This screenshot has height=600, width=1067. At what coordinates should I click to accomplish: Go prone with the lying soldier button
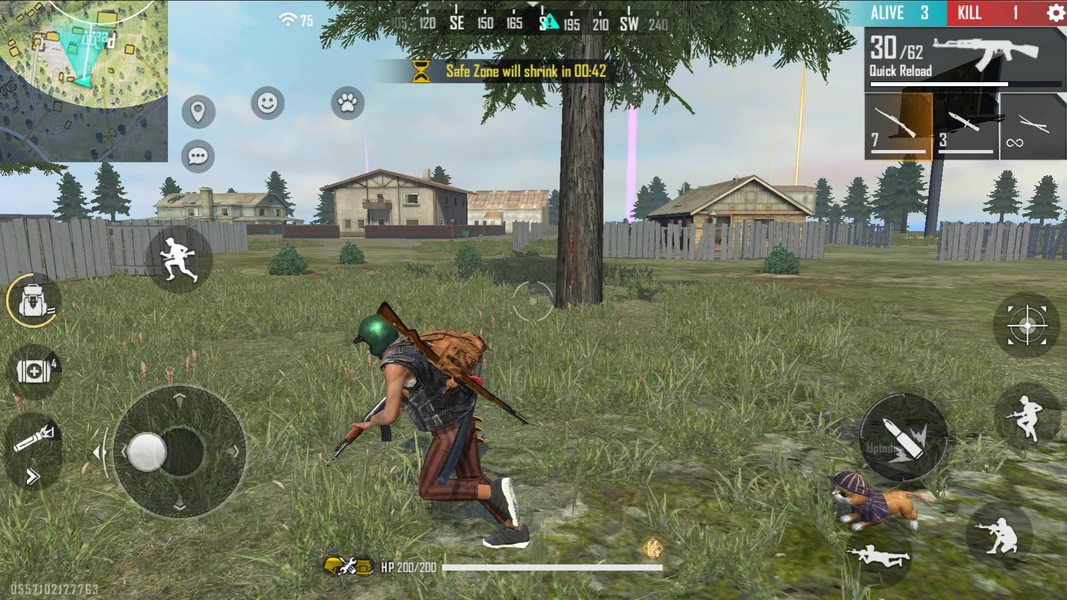[x=878, y=556]
